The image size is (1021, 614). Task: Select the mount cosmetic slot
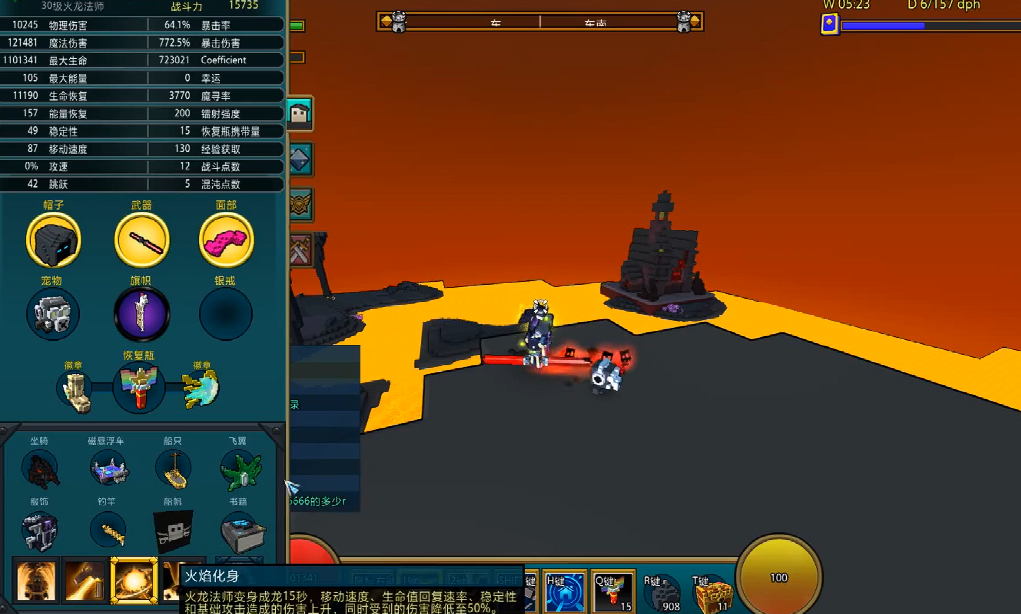(41, 469)
